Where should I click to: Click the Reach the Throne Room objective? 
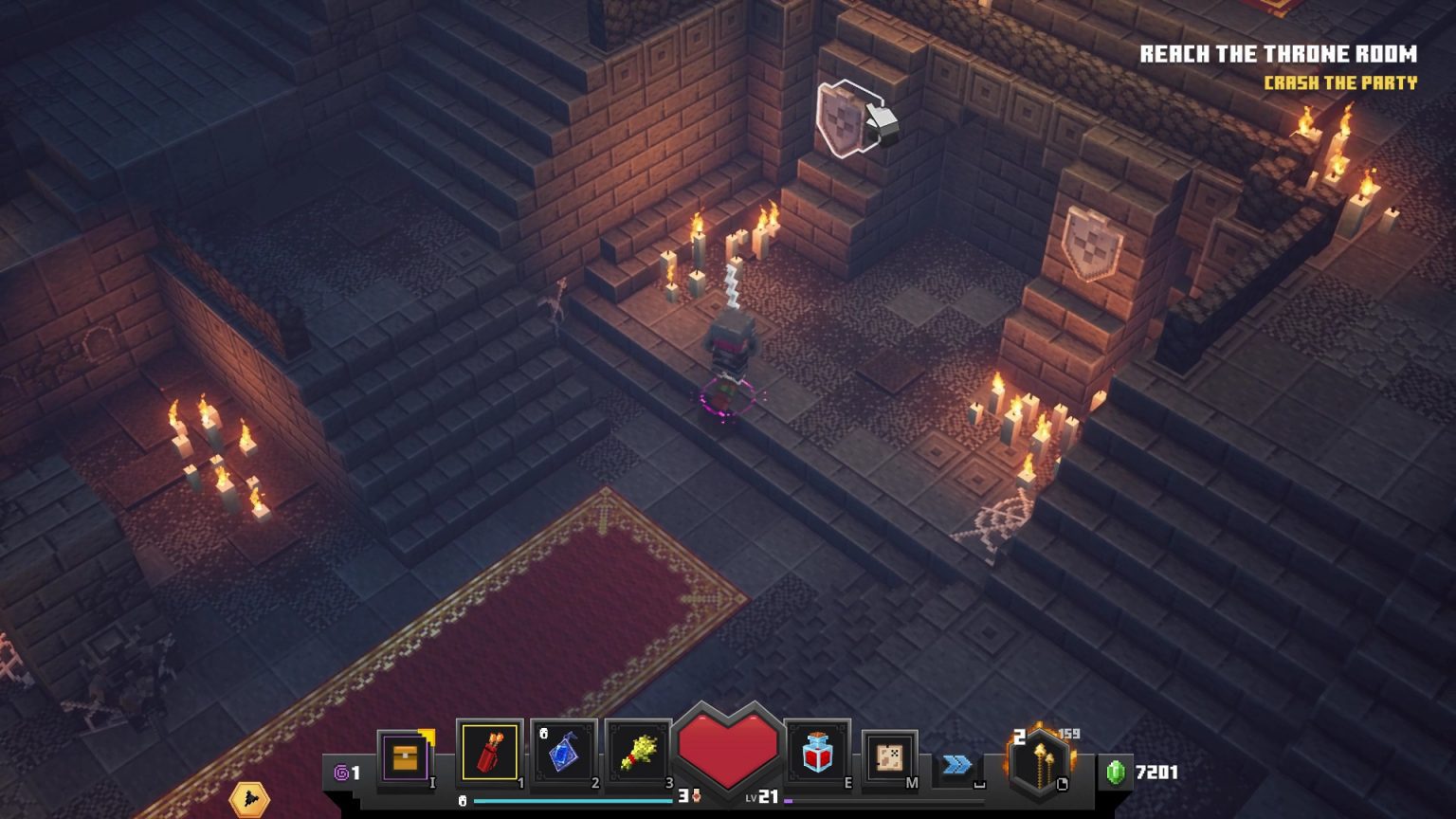(x=1278, y=54)
